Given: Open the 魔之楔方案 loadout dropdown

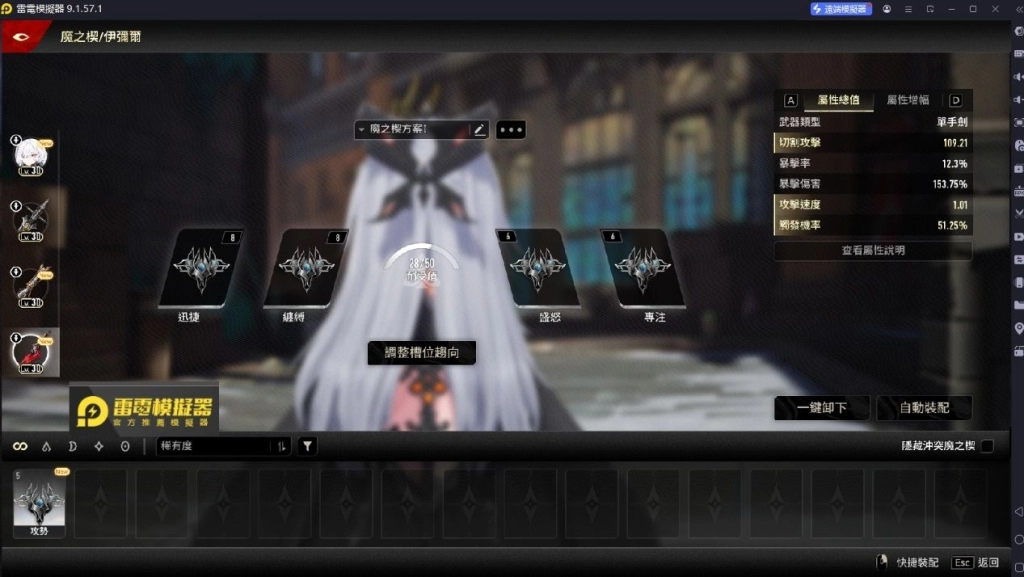Looking at the screenshot, I should coord(411,129).
